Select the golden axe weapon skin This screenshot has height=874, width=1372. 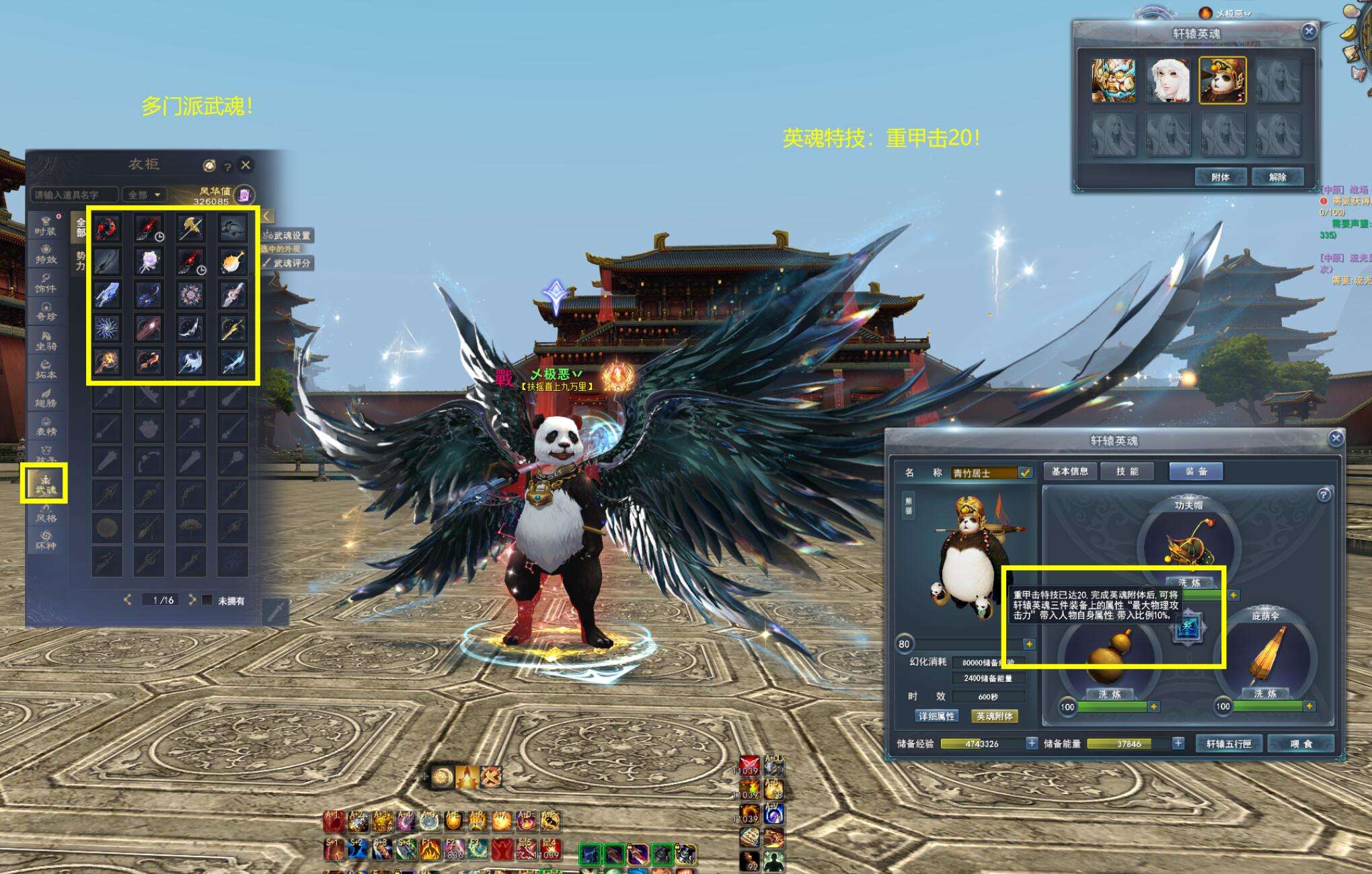190,228
